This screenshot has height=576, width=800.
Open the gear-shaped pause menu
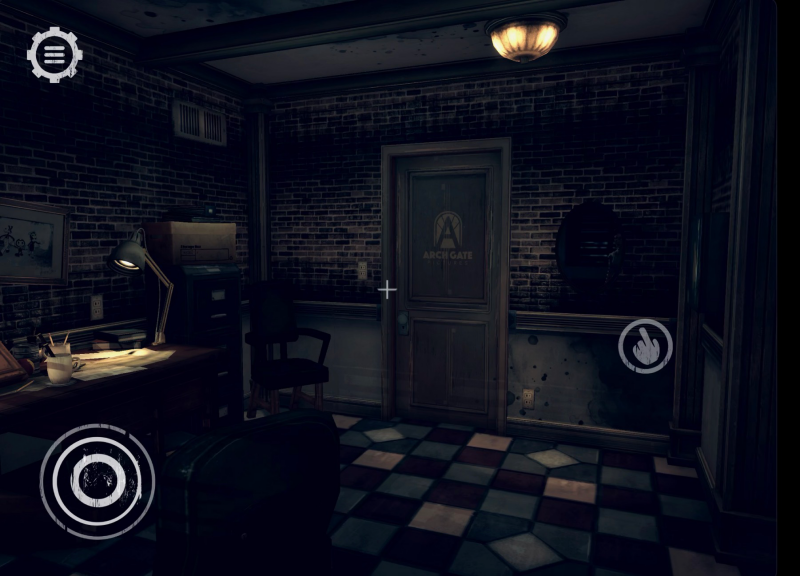point(54,54)
